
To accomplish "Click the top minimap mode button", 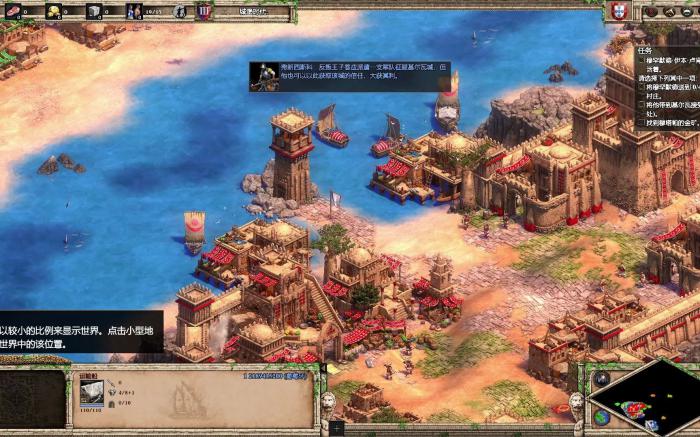I will coord(600,379).
